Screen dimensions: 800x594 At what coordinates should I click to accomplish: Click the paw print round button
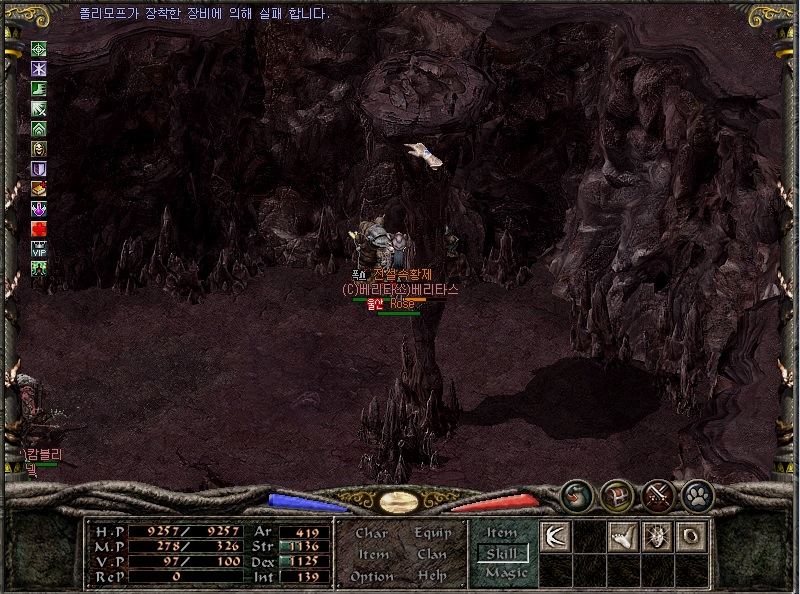coord(696,494)
